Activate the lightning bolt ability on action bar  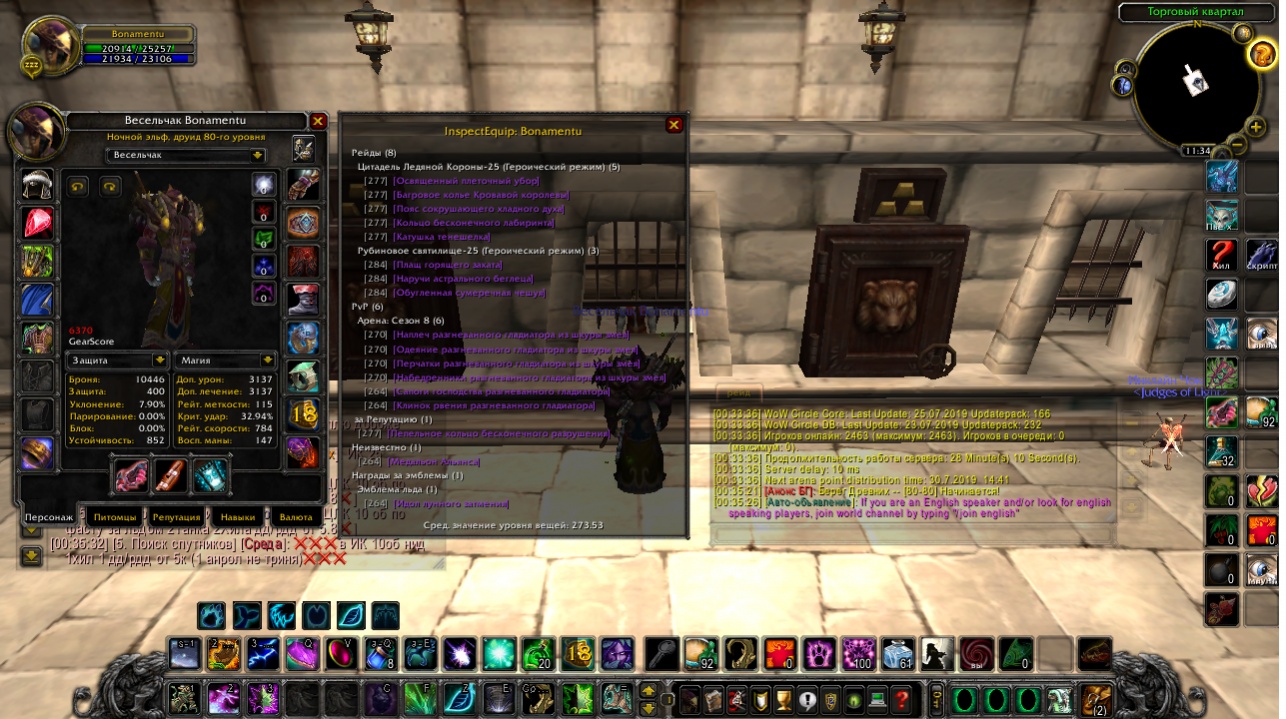263,654
